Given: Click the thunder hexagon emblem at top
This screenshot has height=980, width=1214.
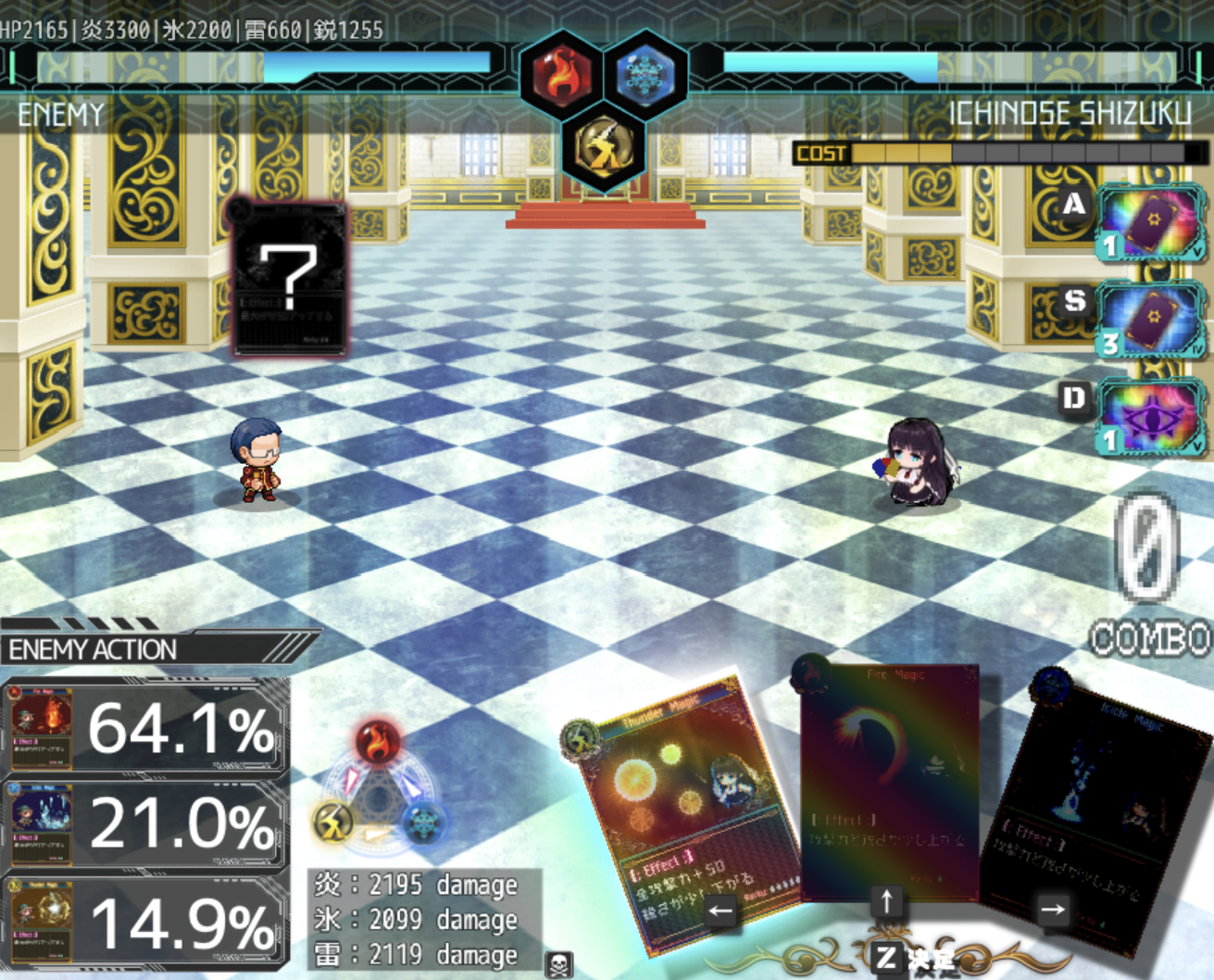Looking at the screenshot, I should tap(604, 146).
